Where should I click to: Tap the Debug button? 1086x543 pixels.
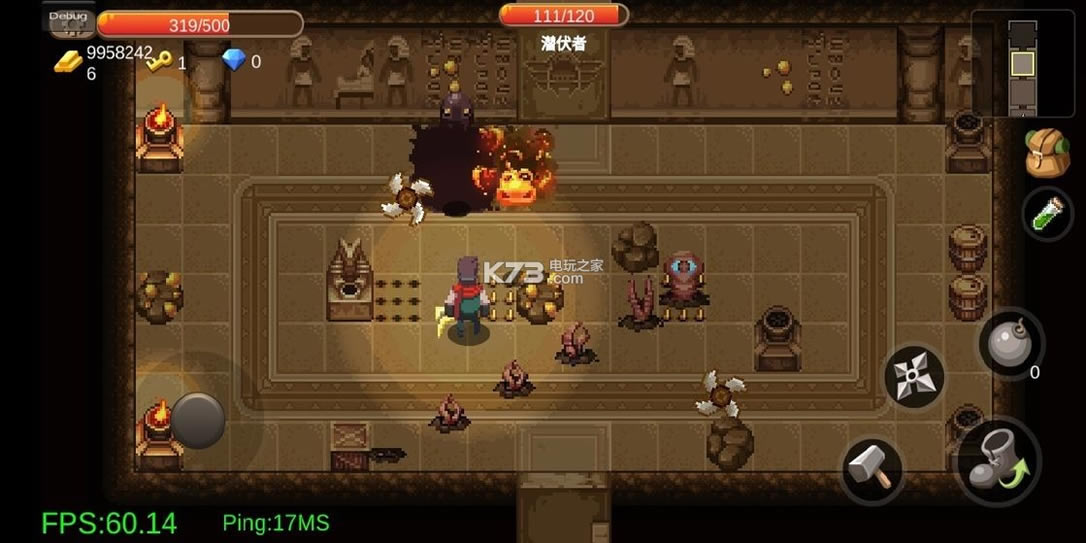click(68, 19)
